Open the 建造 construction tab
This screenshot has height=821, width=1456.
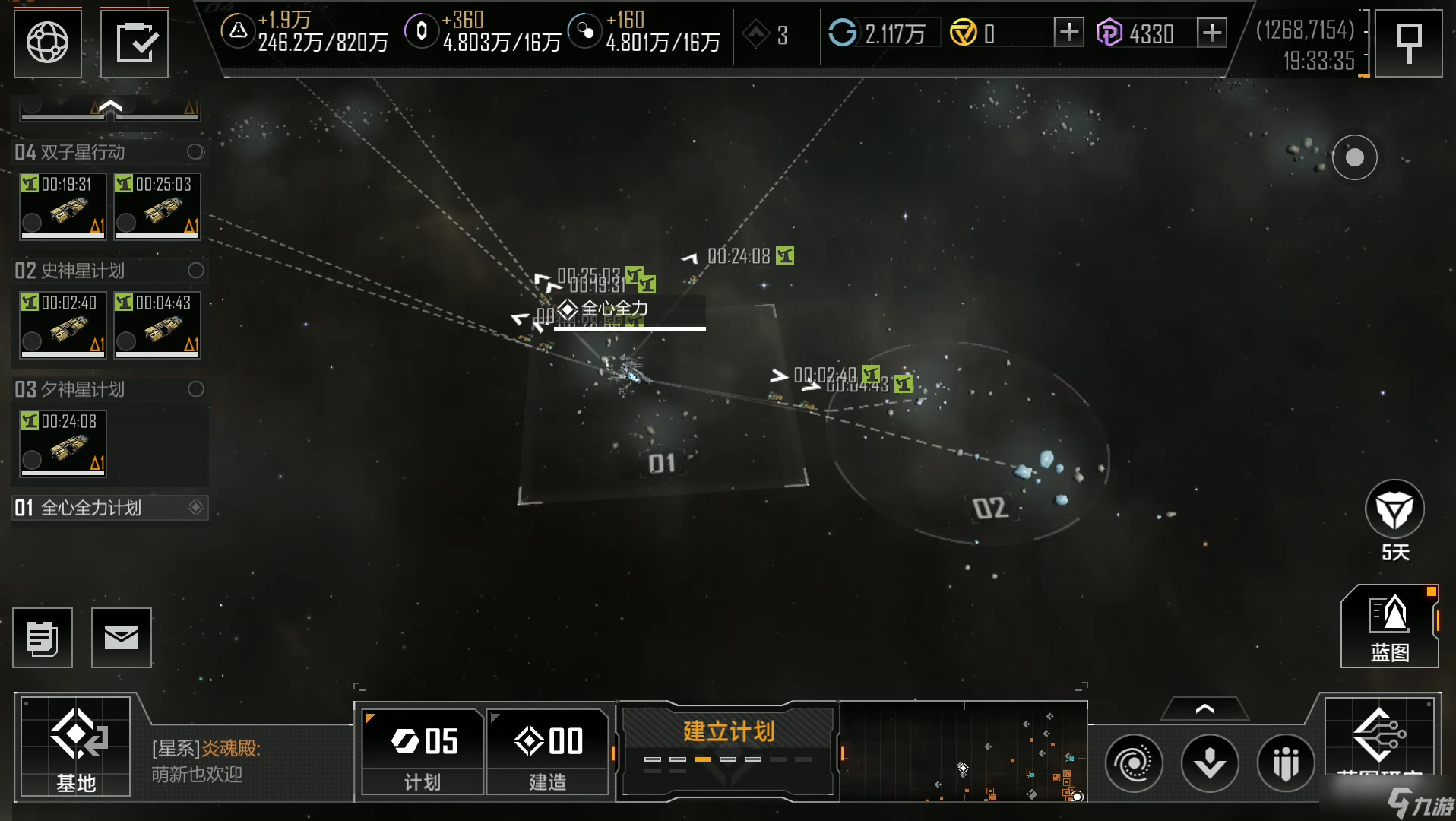(548, 752)
